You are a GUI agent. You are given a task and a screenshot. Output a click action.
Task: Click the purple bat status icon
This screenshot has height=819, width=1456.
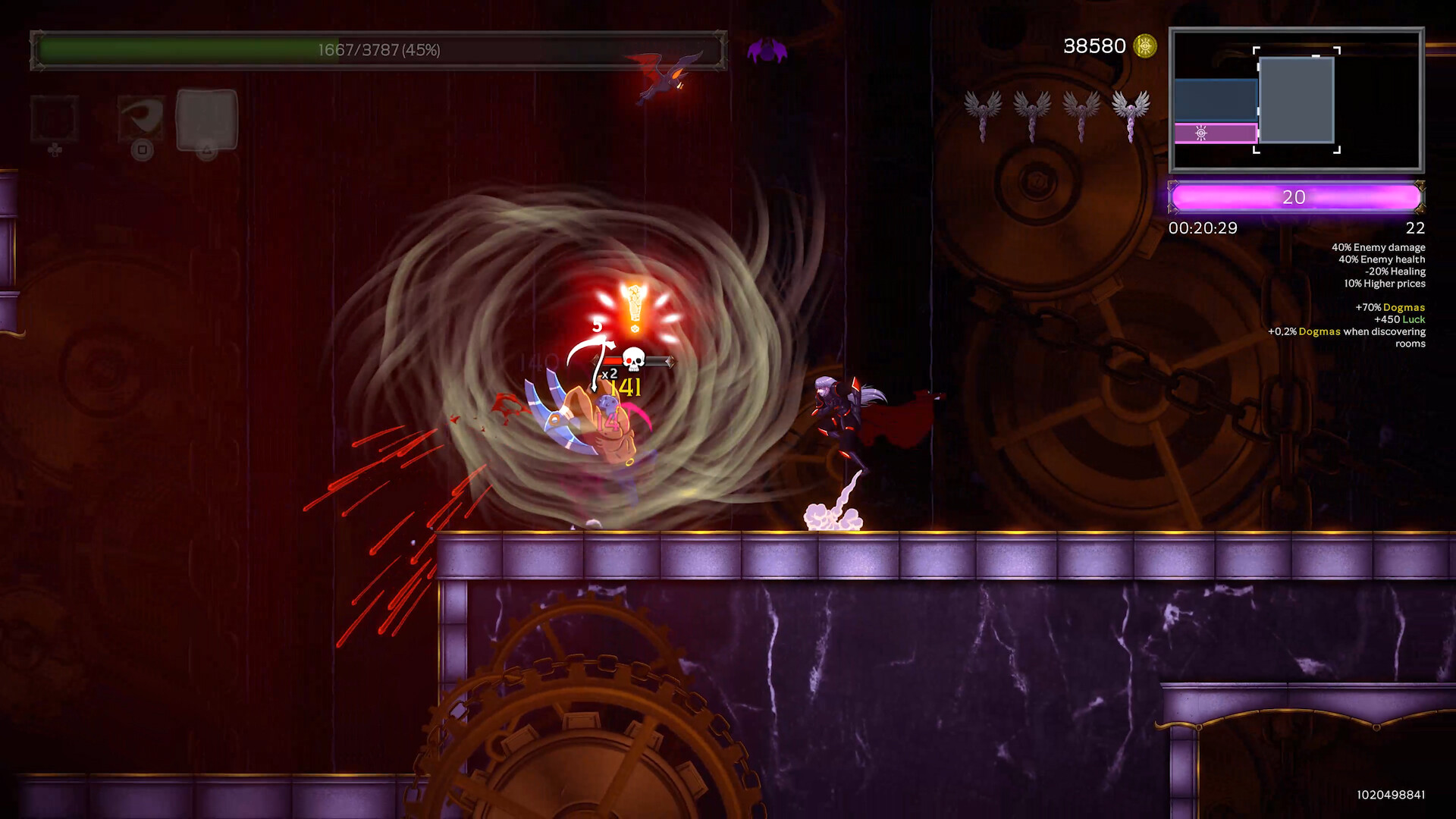click(767, 51)
